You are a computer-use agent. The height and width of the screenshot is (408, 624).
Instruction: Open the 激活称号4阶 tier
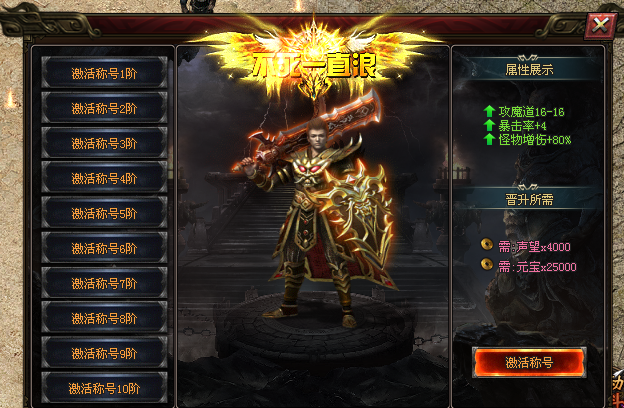click(104, 178)
